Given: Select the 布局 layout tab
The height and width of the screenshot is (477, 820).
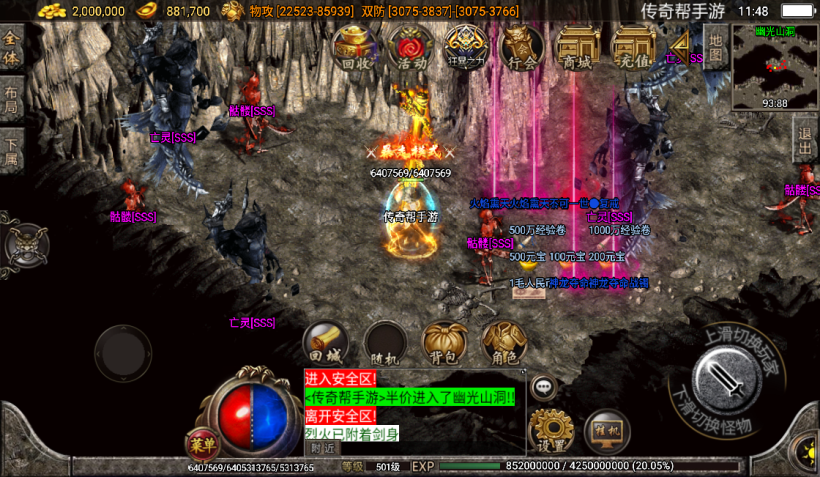Looking at the screenshot, I should point(11,100).
